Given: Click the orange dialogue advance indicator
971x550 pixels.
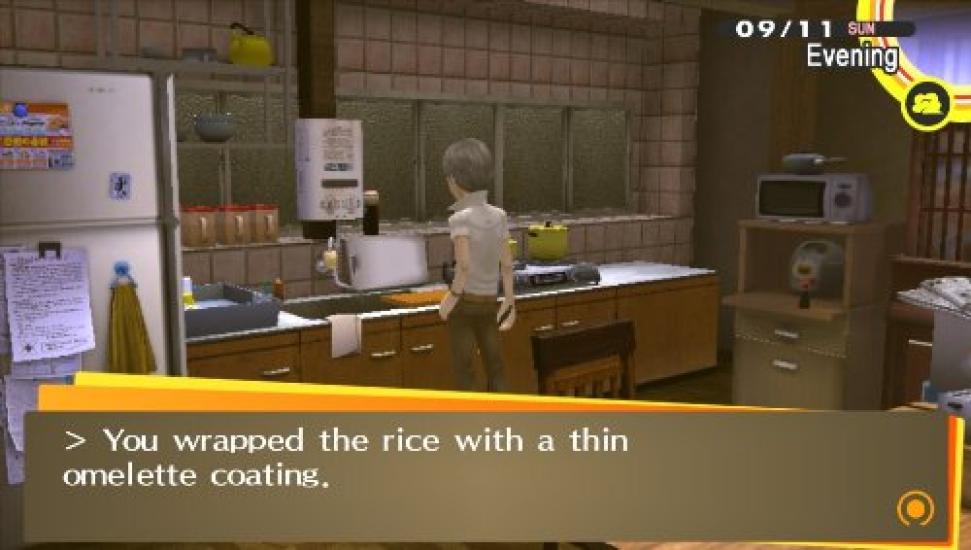Looking at the screenshot, I should tap(914, 509).
